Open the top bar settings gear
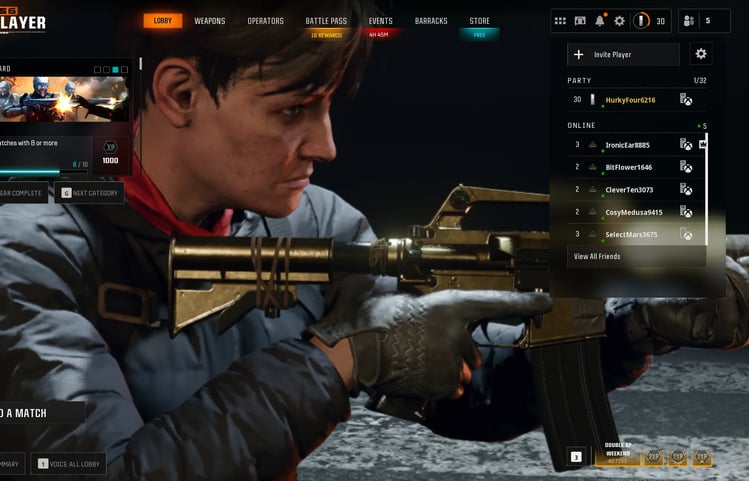Screen dimensions: 749x481 (619, 21)
